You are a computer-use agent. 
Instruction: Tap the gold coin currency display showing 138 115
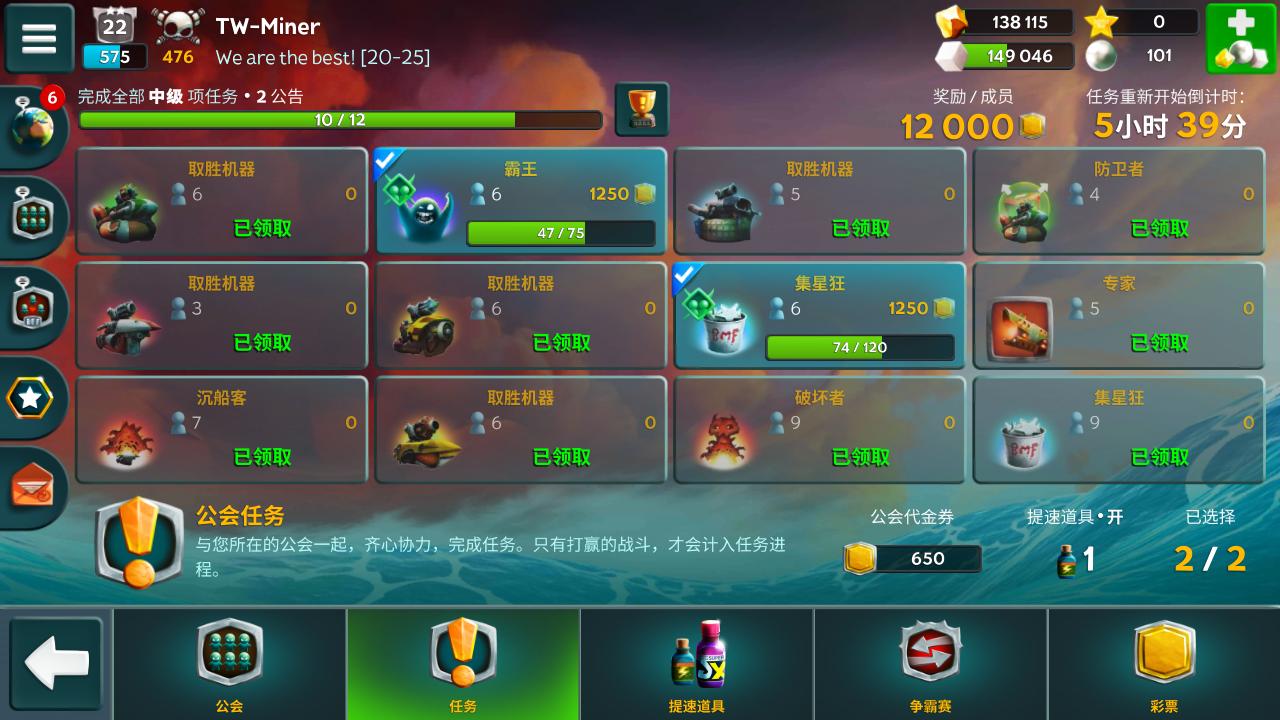(x=1010, y=22)
